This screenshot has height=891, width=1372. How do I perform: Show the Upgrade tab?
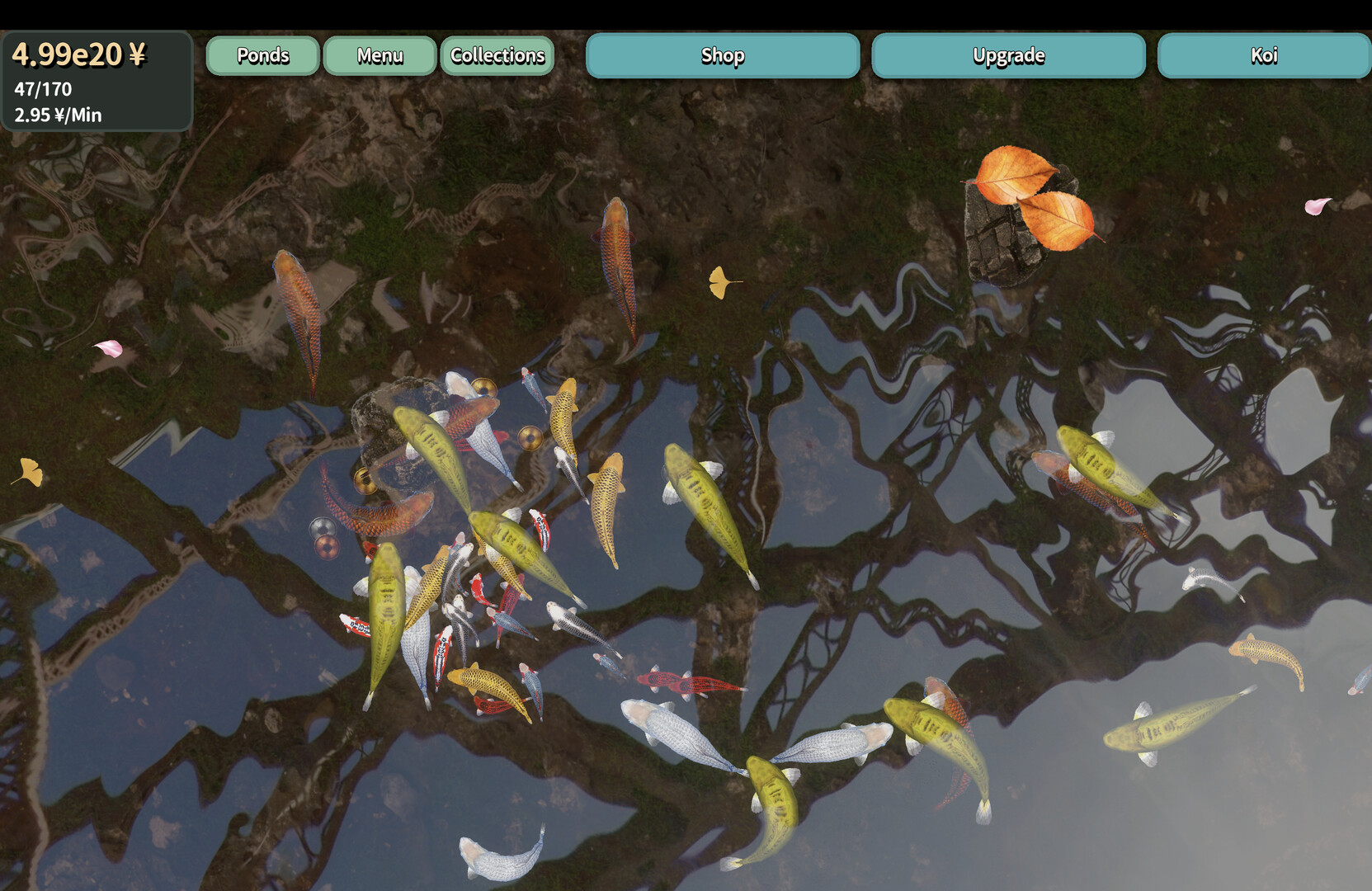tap(1008, 55)
